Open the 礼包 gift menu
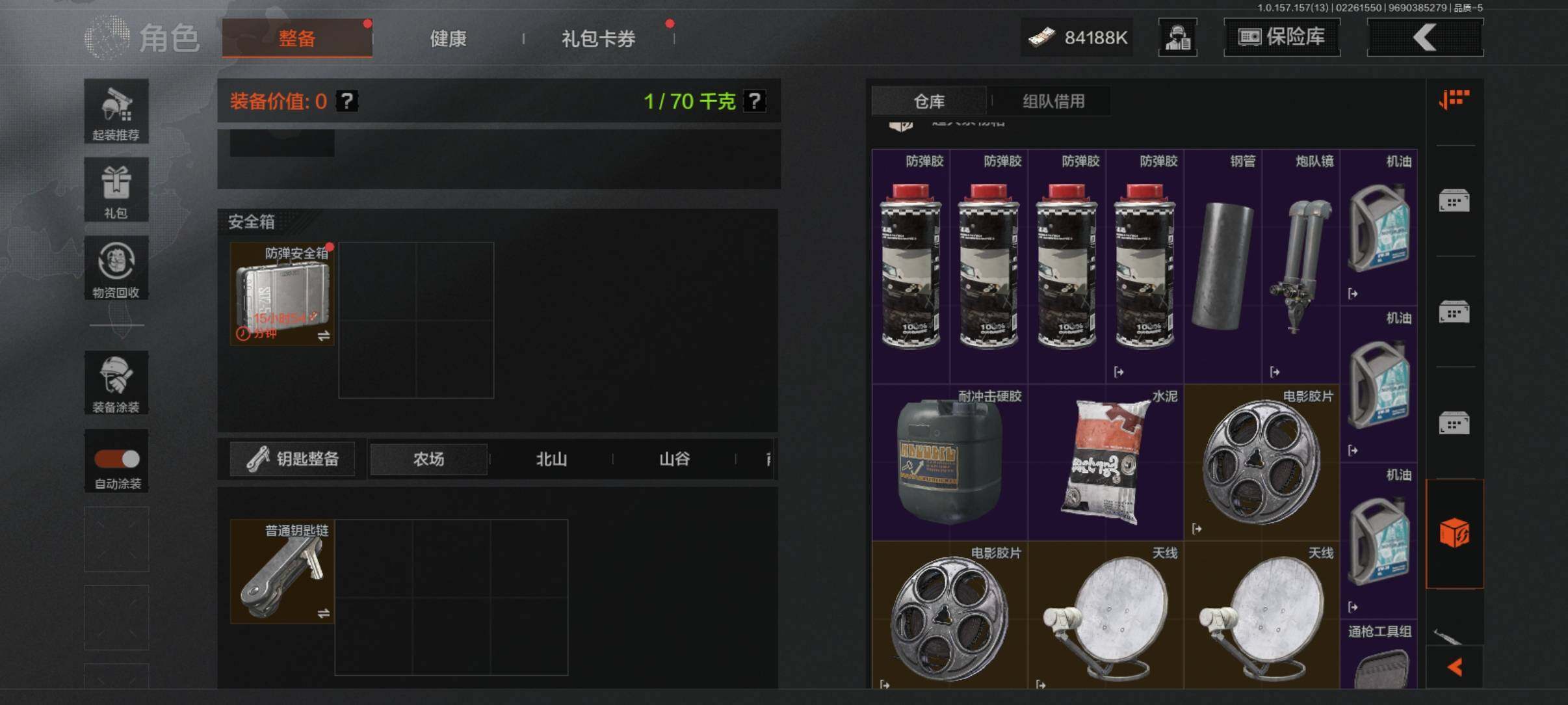Image resolution: width=1568 pixels, height=705 pixels. tap(116, 190)
